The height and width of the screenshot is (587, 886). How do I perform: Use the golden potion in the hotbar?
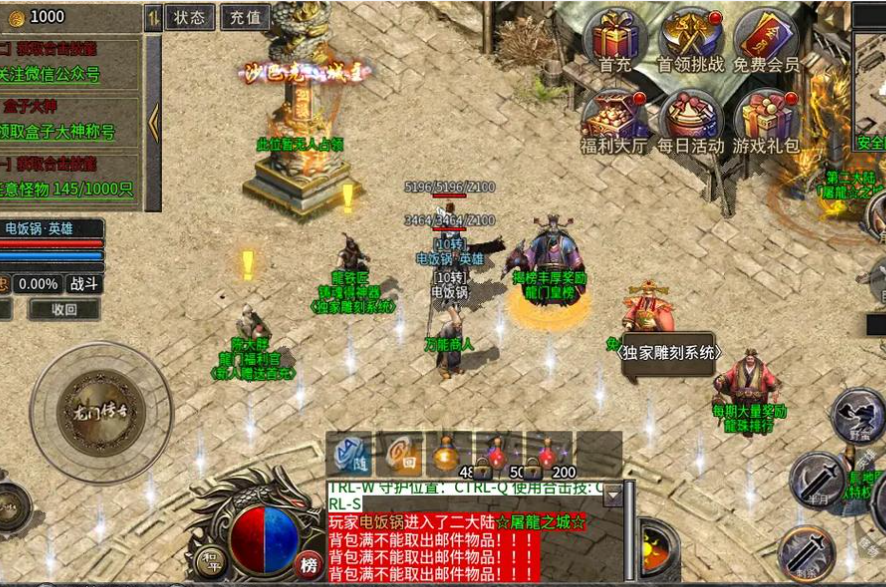tap(448, 454)
